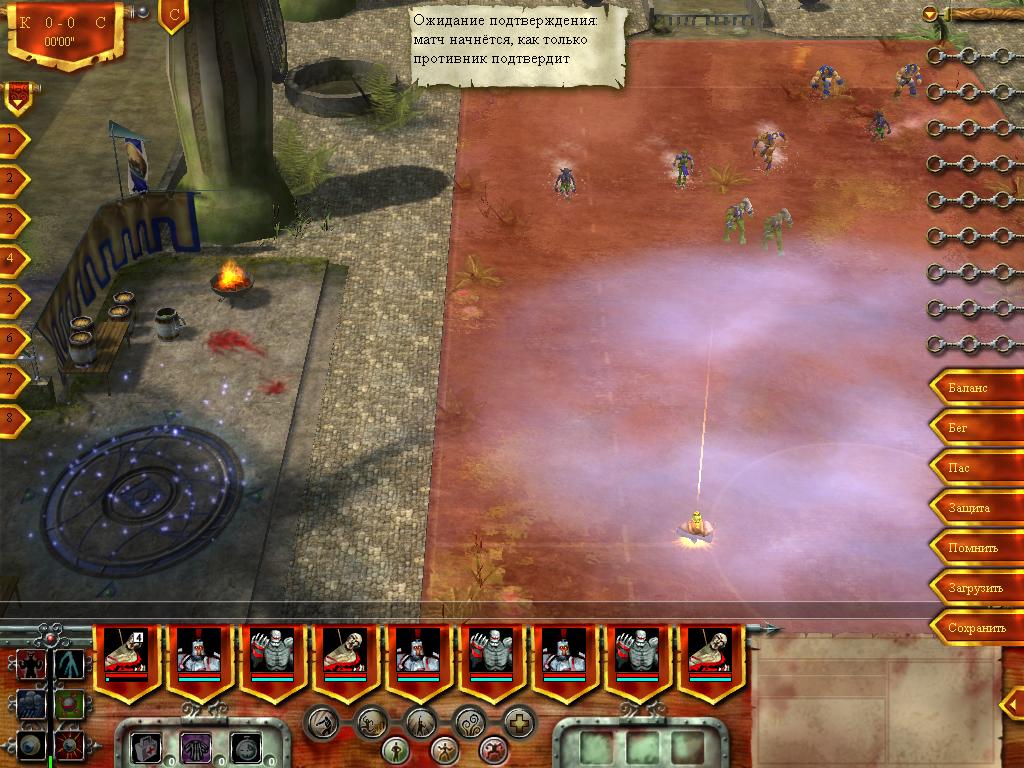Activate the swirl spiral action icon
Screen dimensions: 1024x768
coord(470,721)
